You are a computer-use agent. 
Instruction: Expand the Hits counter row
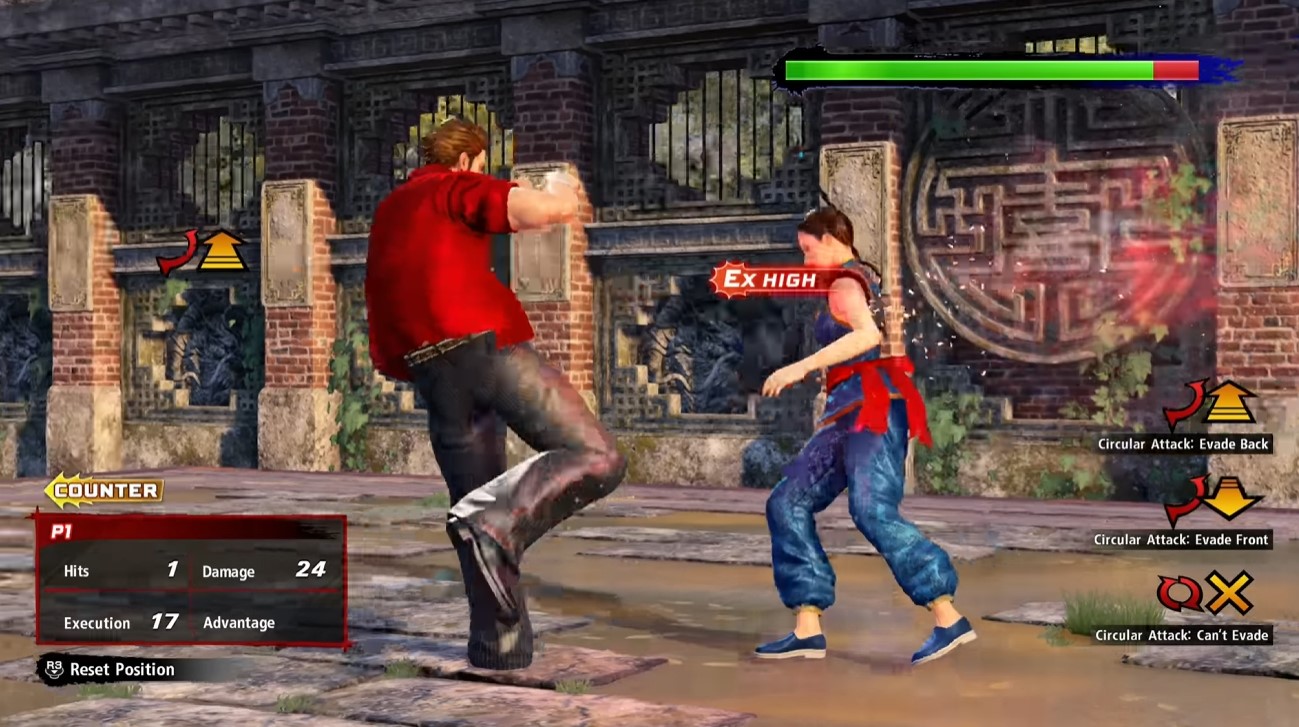tap(75, 570)
